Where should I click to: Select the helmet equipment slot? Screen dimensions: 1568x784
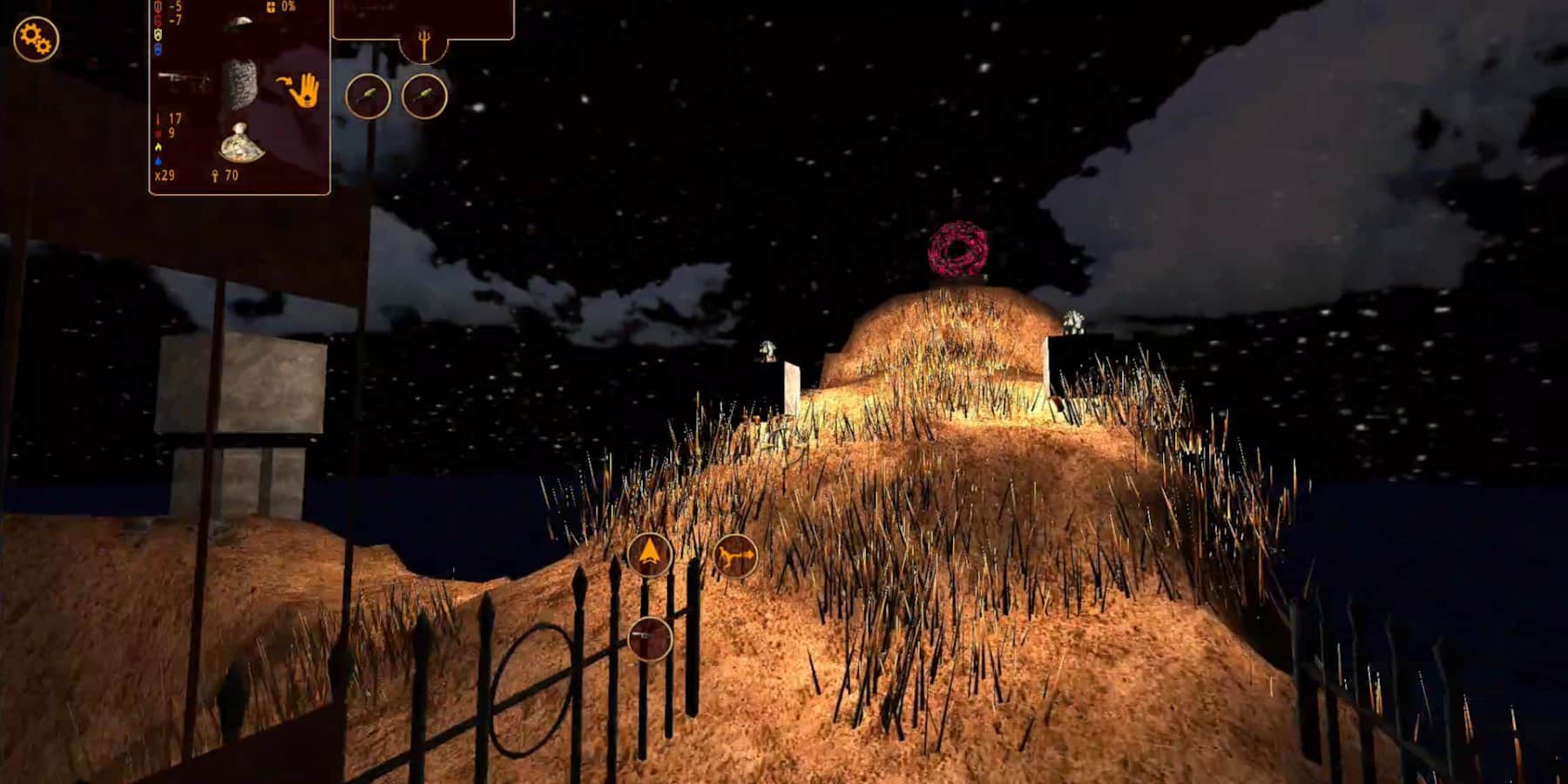[x=237, y=24]
